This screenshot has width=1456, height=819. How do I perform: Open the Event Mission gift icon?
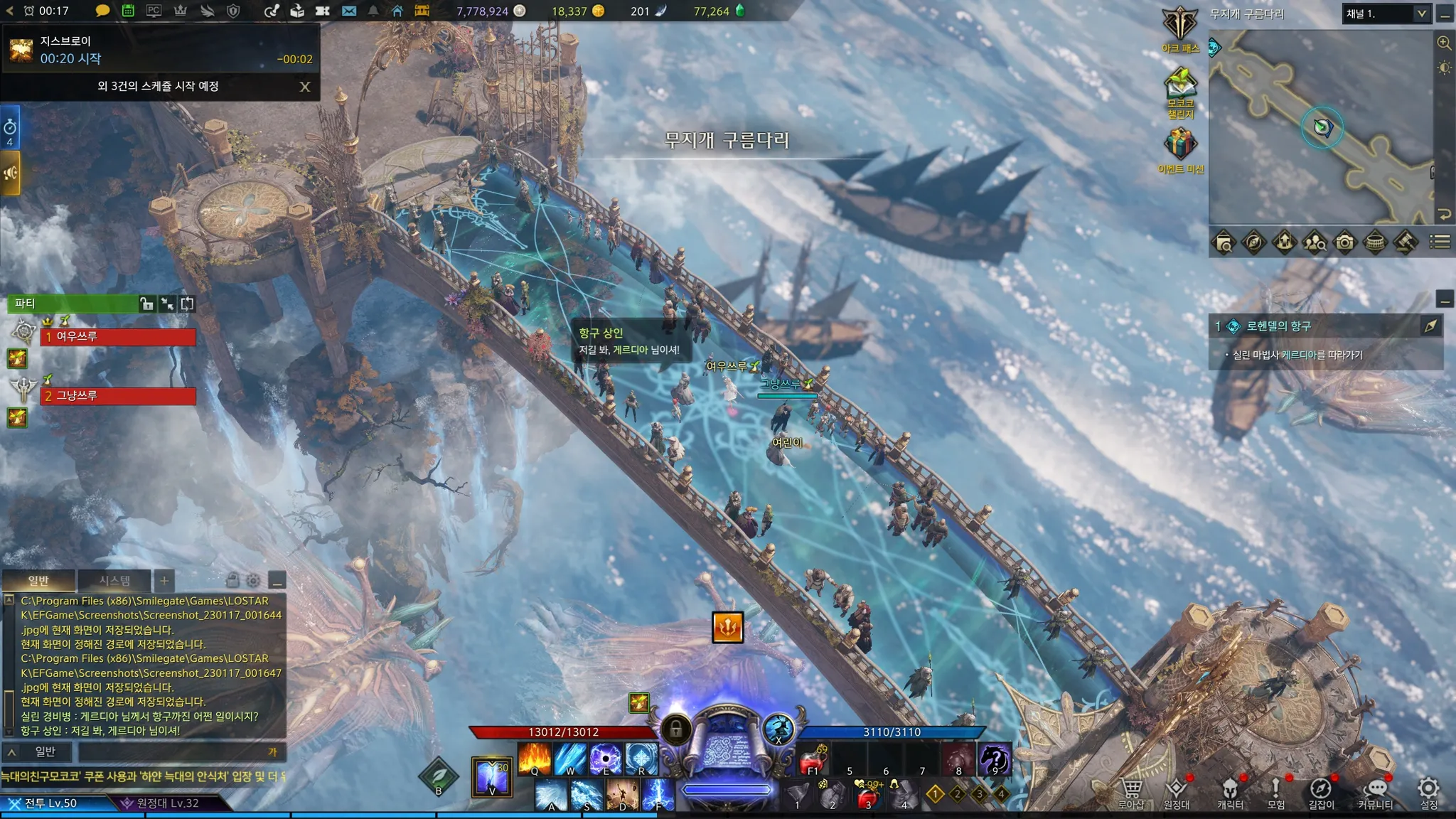click(1180, 146)
